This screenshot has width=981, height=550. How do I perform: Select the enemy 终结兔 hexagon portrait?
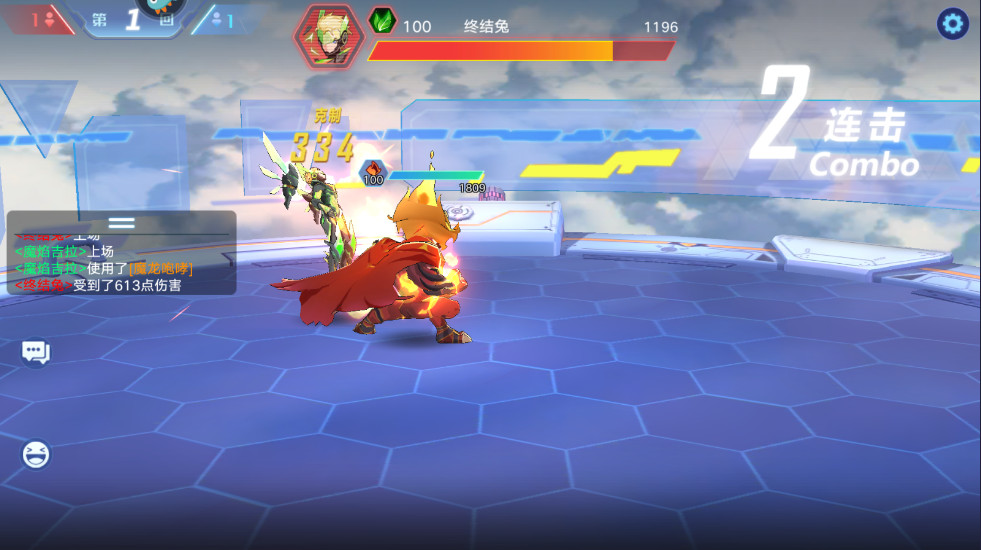pos(329,37)
